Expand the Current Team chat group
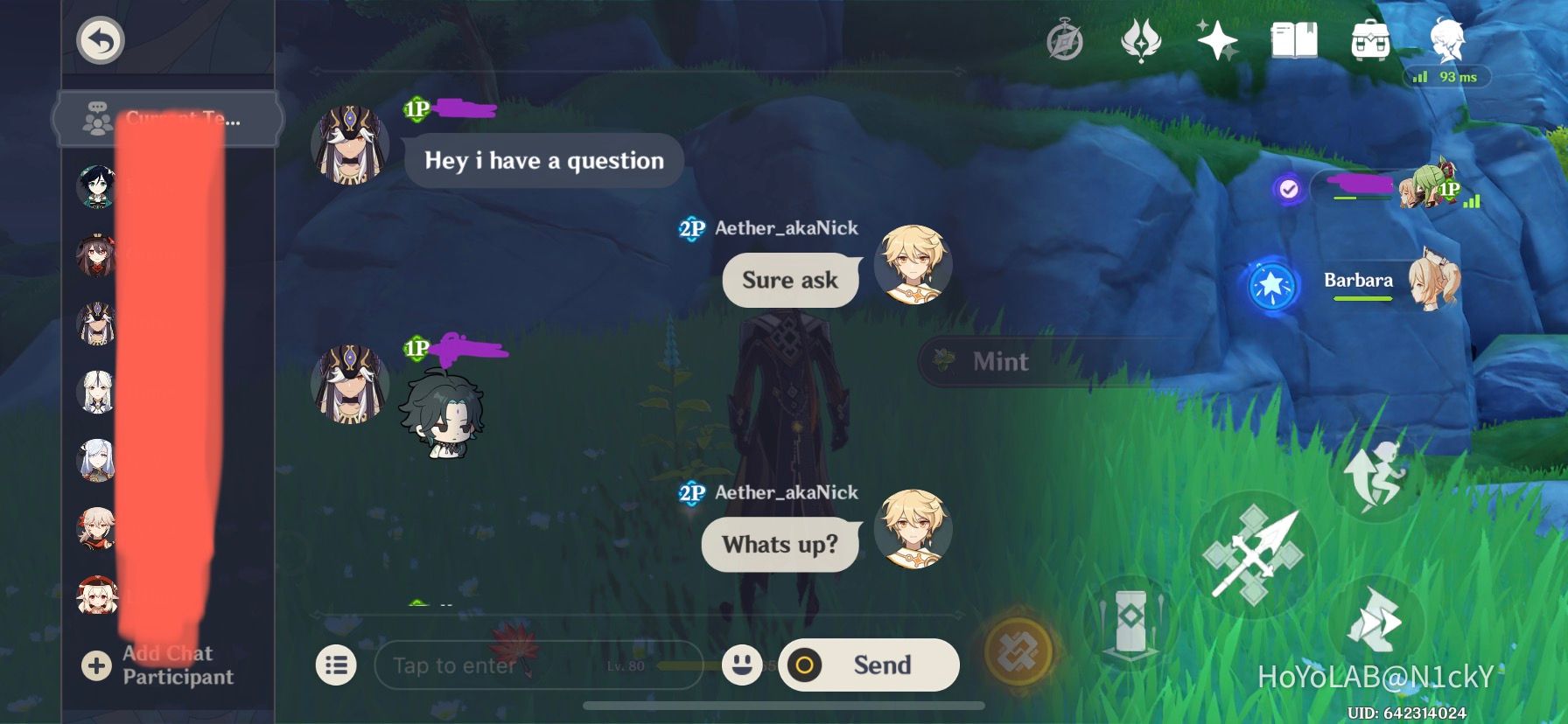 pos(166,119)
